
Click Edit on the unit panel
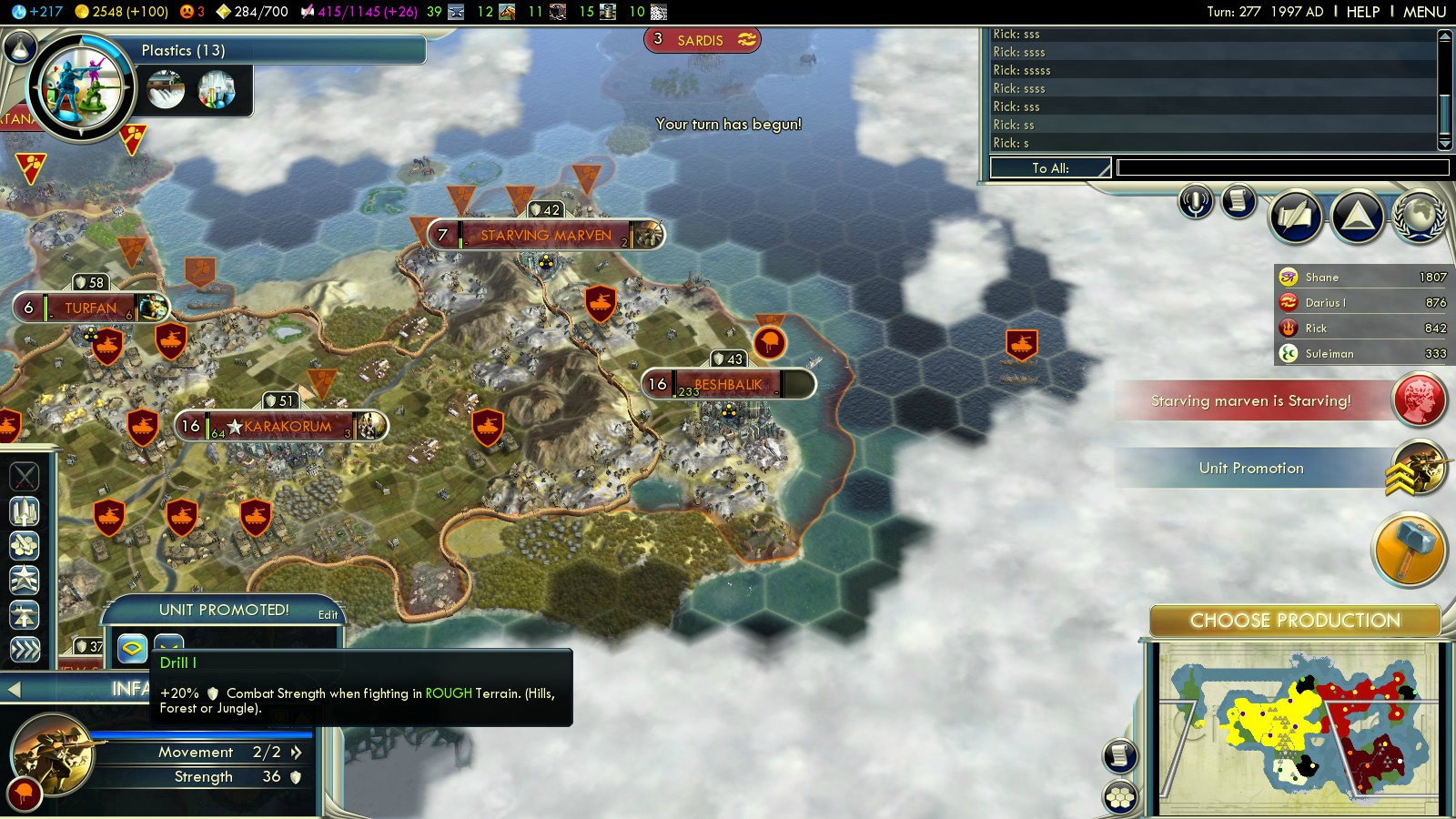click(328, 615)
